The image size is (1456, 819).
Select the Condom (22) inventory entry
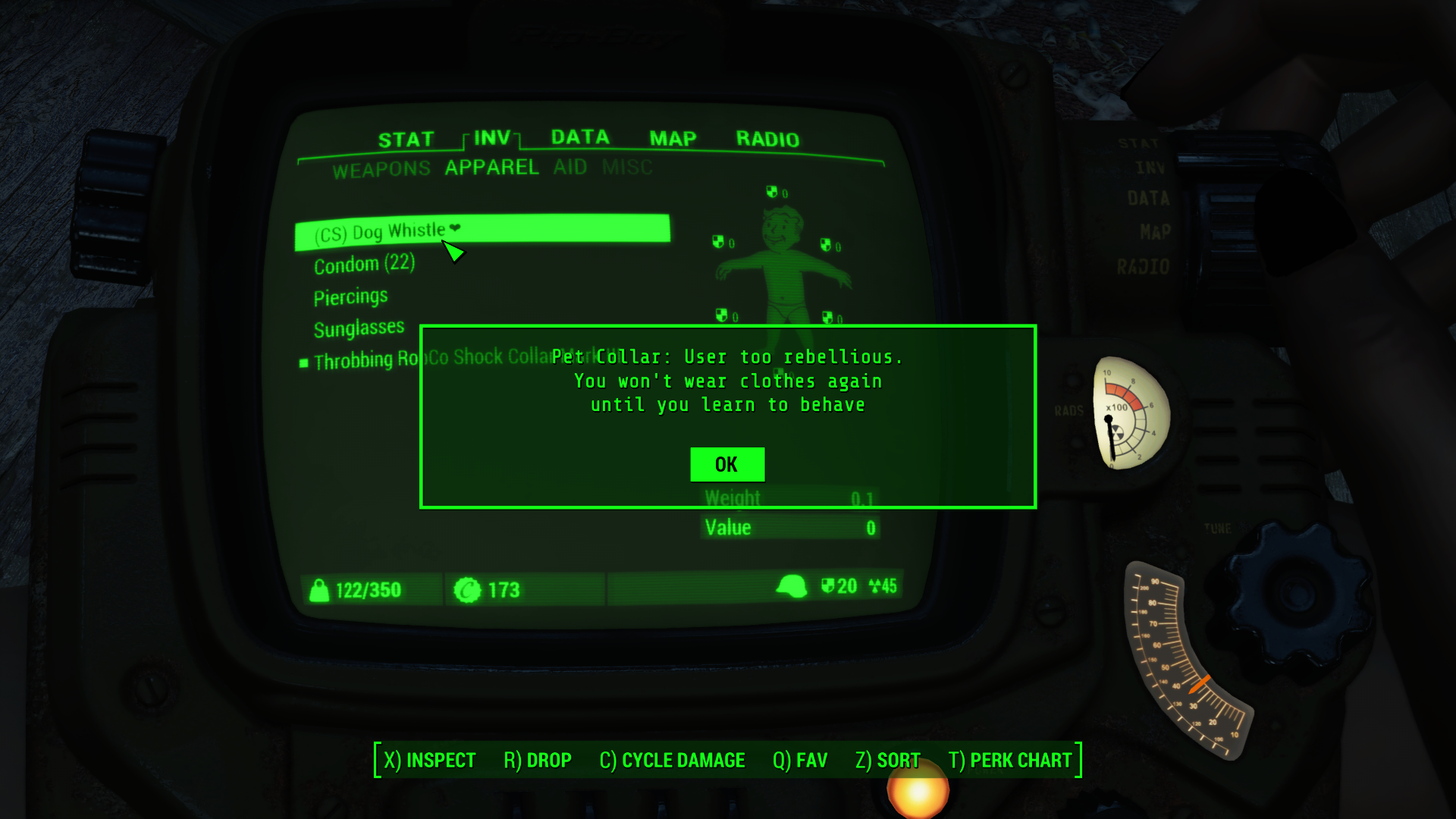coord(365,264)
